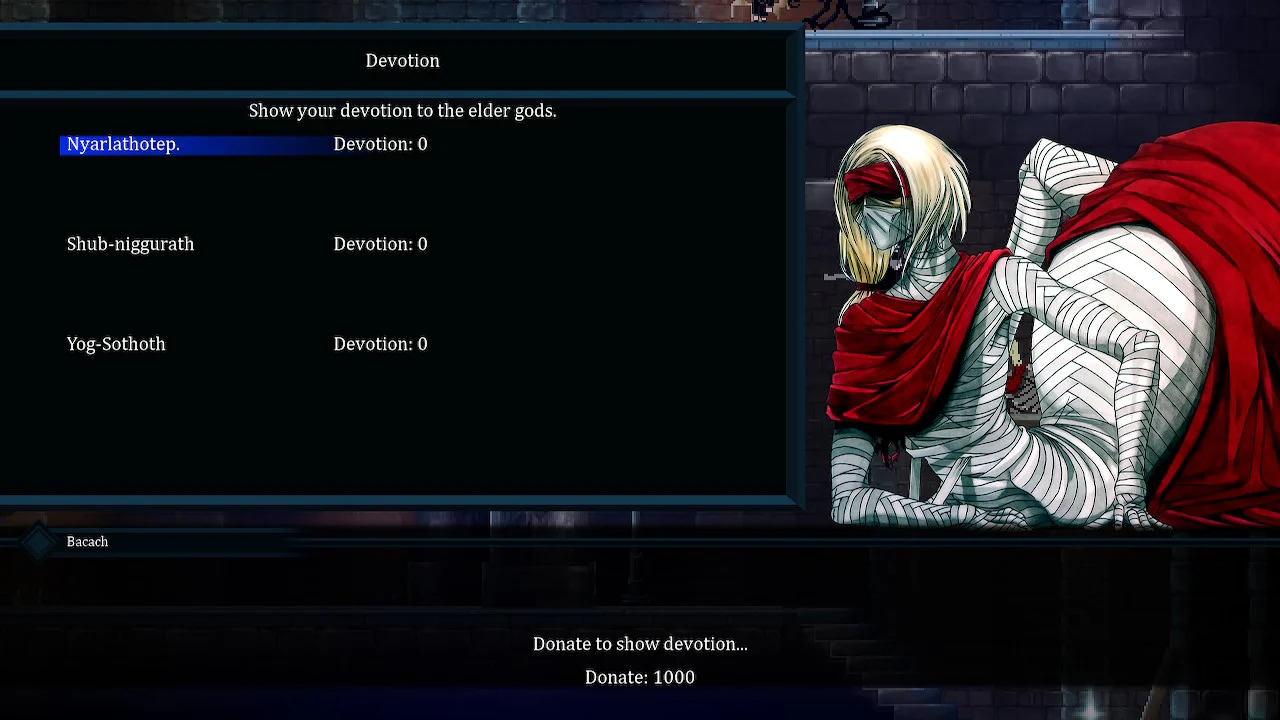Click the diamond icon beside Bacach's name
The image size is (1280, 720).
[38, 541]
